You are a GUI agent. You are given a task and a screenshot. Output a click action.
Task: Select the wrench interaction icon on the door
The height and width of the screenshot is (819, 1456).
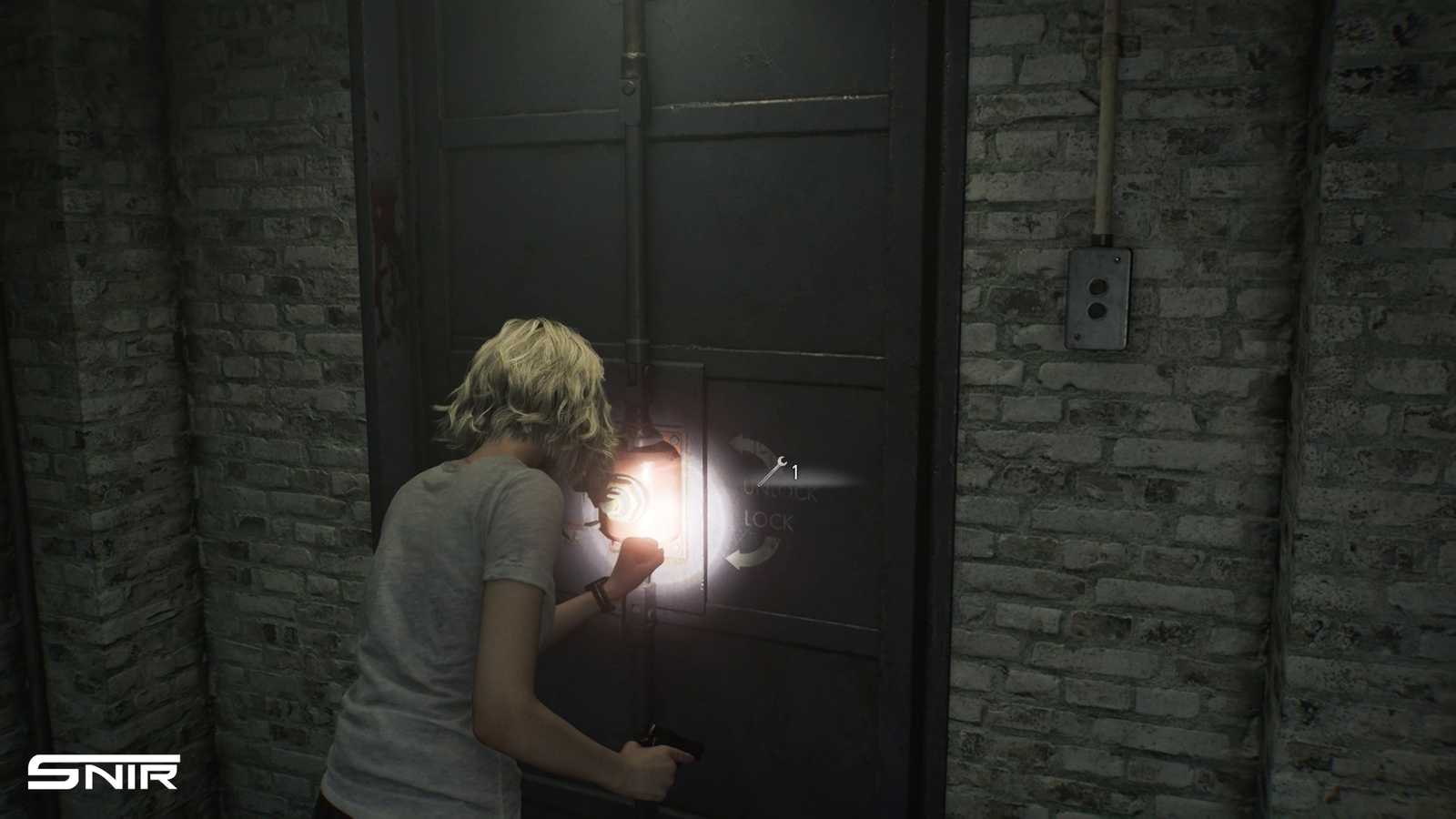[773, 472]
